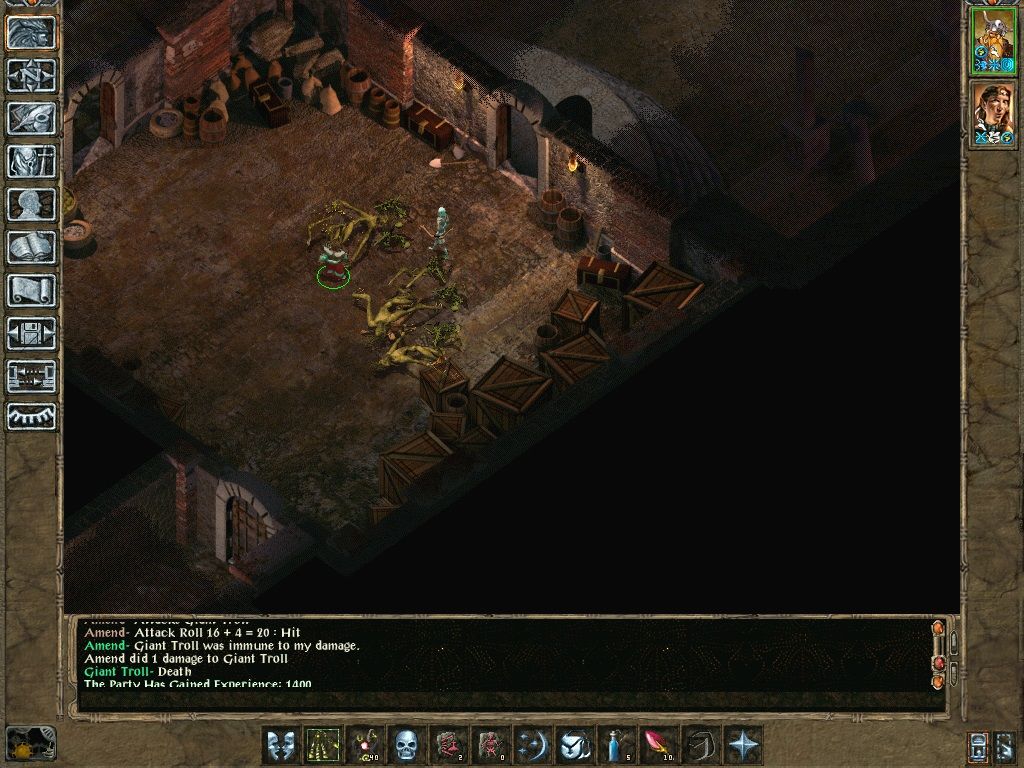Viewport: 1024px width, 768px height.
Task: Use the blue potion quick item slot
Action: click(615, 745)
